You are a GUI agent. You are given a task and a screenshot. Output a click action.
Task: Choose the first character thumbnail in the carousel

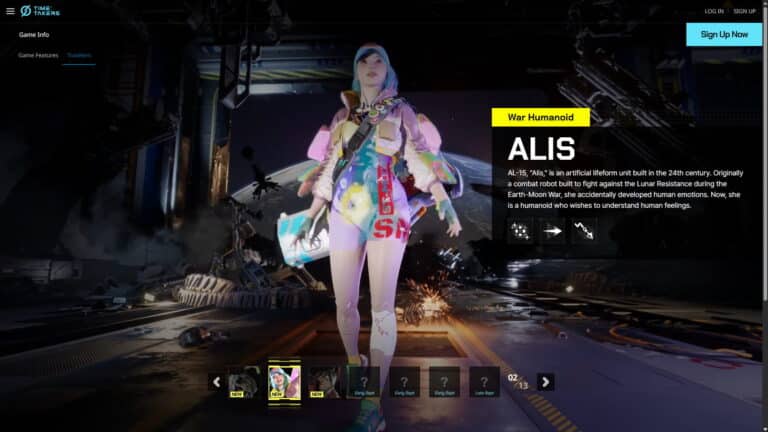click(244, 381)
